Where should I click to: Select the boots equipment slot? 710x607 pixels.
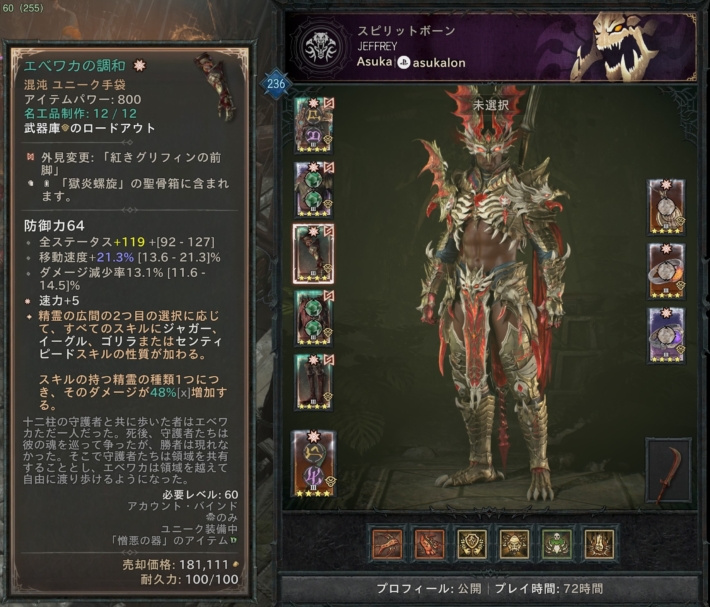click(314, 380)
